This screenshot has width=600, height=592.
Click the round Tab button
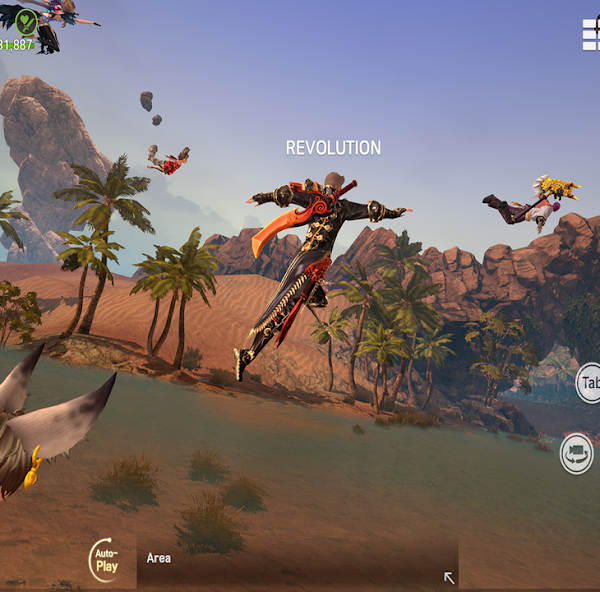(589, 383)
